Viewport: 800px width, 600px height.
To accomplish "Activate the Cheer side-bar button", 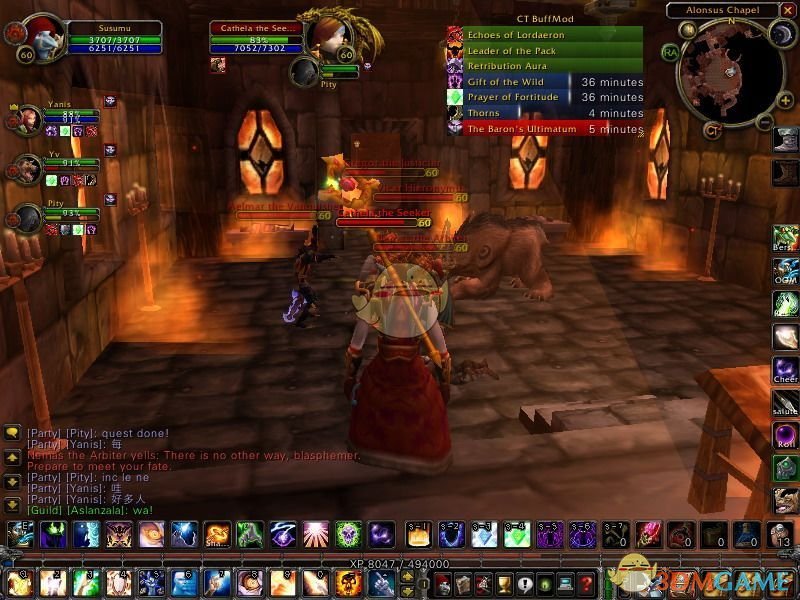I will tap(785, 370).
